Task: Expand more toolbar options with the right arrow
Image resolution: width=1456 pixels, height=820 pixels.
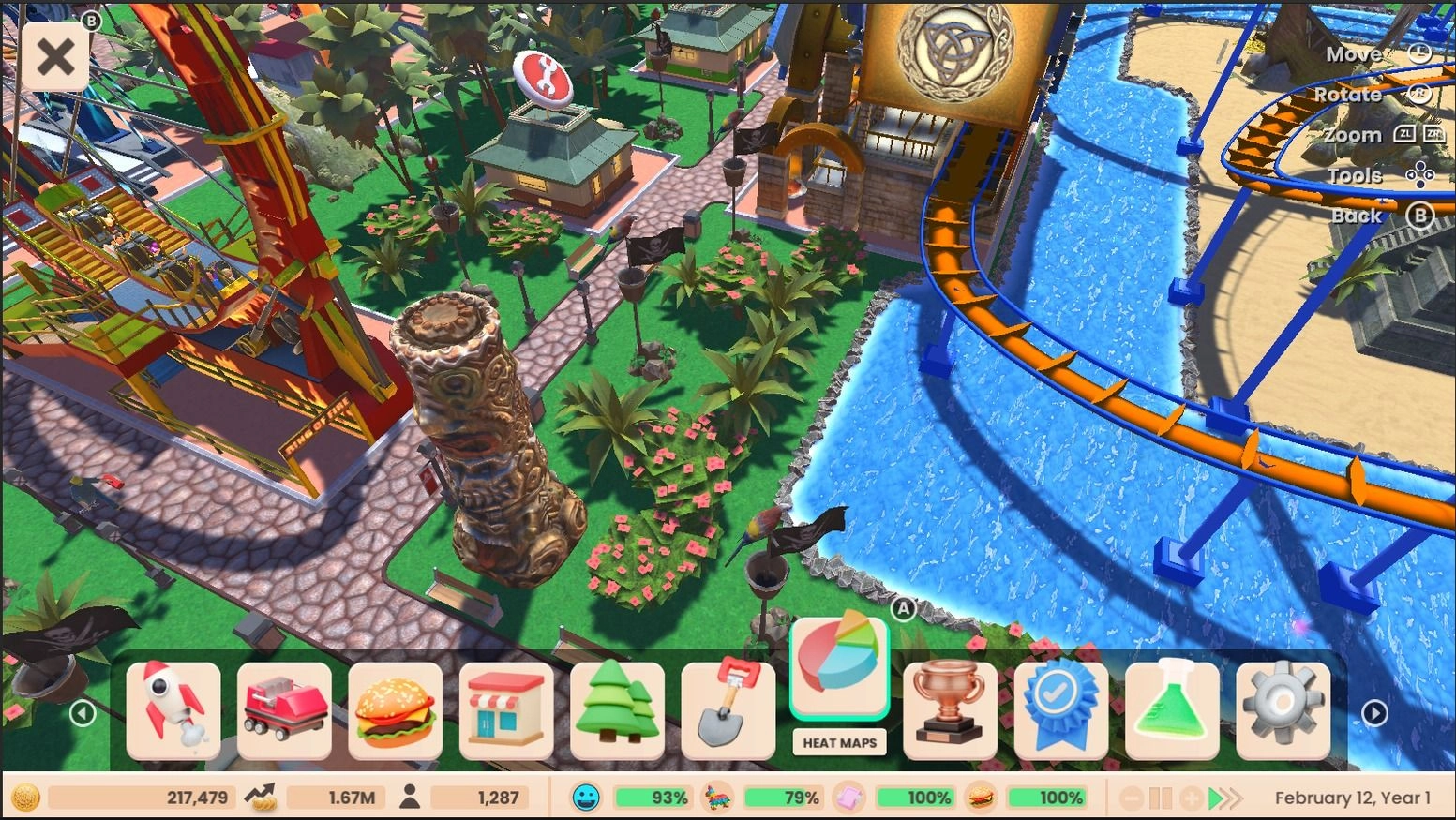Action: (x=1374, y=712)
